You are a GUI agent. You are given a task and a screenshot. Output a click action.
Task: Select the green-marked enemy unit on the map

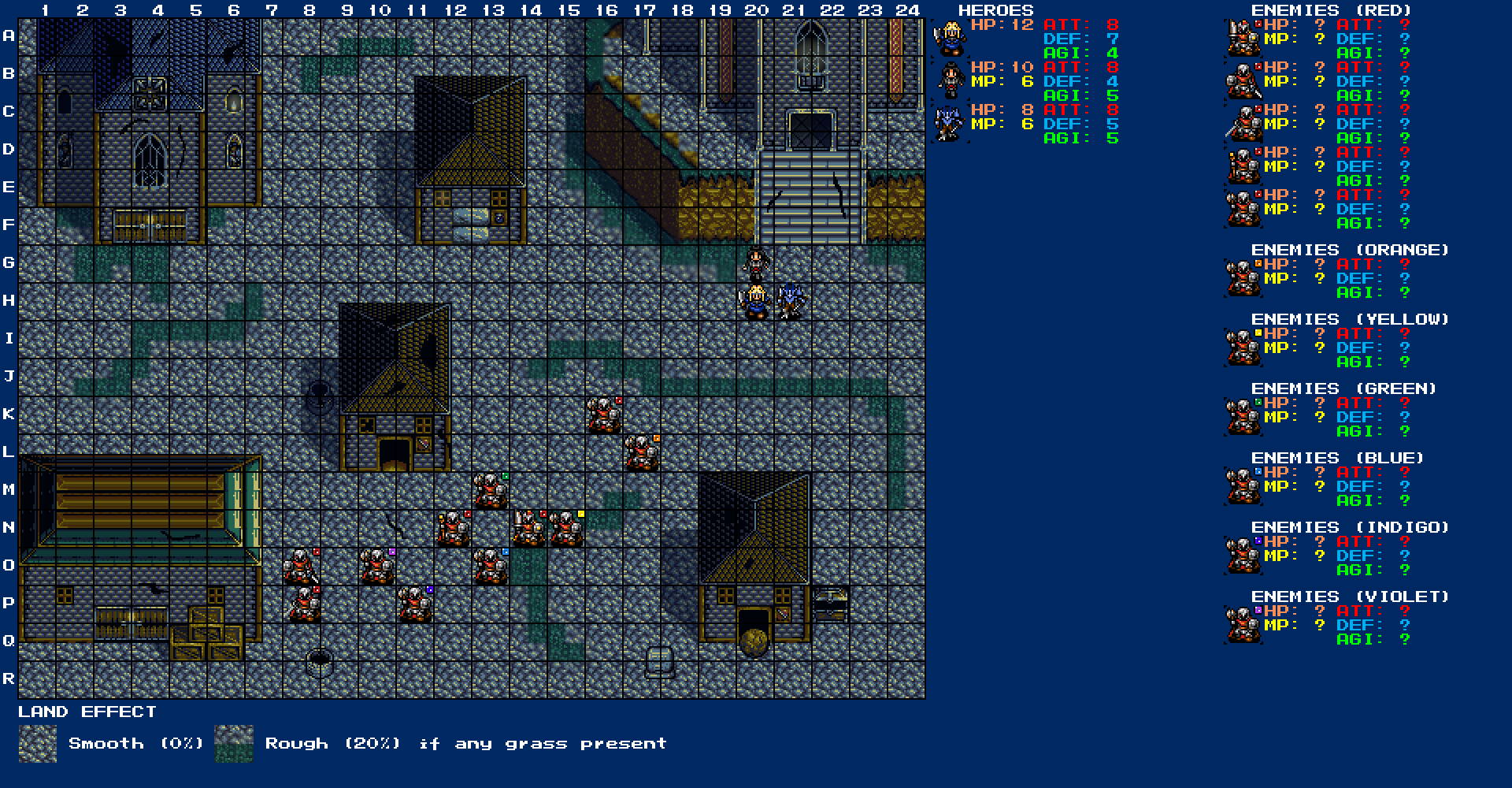(491, 491)
